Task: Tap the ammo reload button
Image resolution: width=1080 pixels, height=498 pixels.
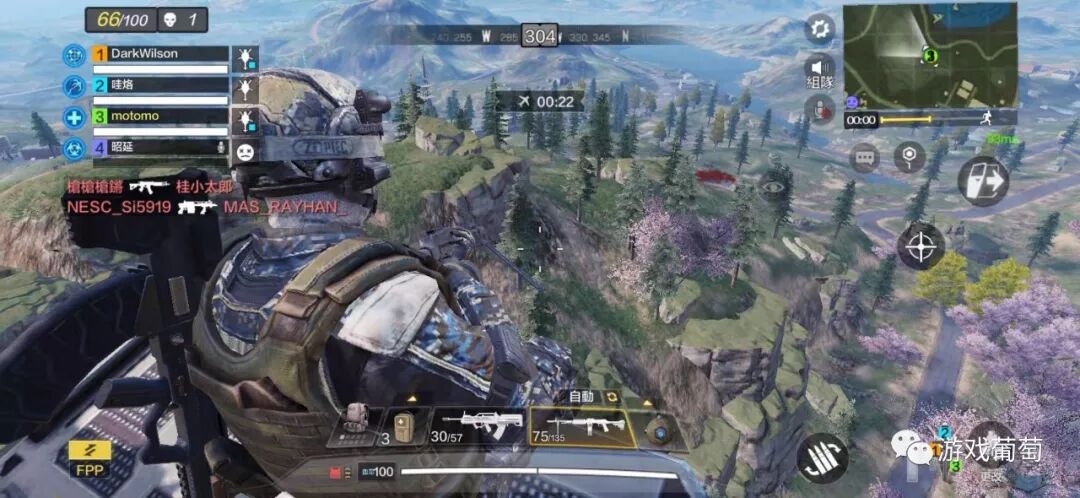Action: click(821, 456)
